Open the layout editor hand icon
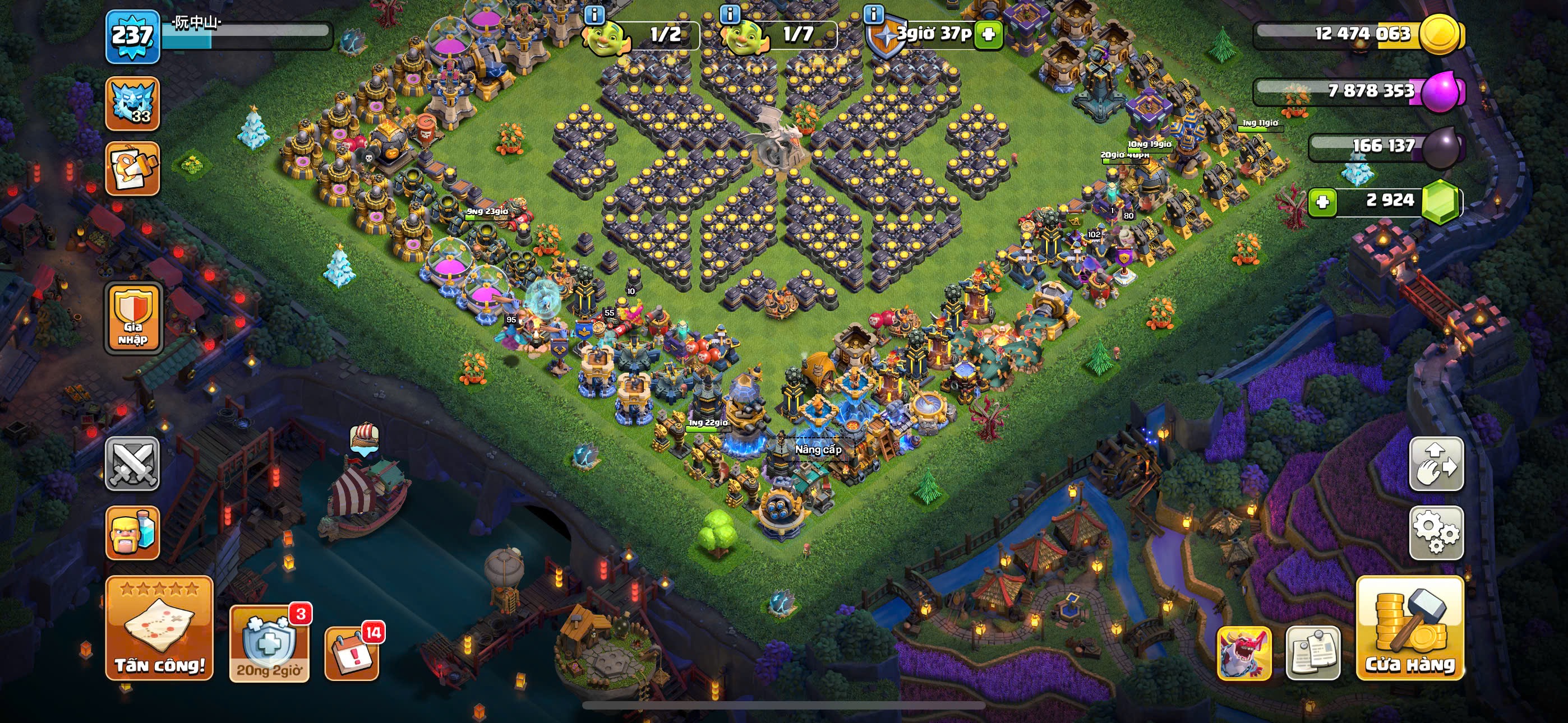This screenshot has height=723, width=1568. tap(1437, 464)
